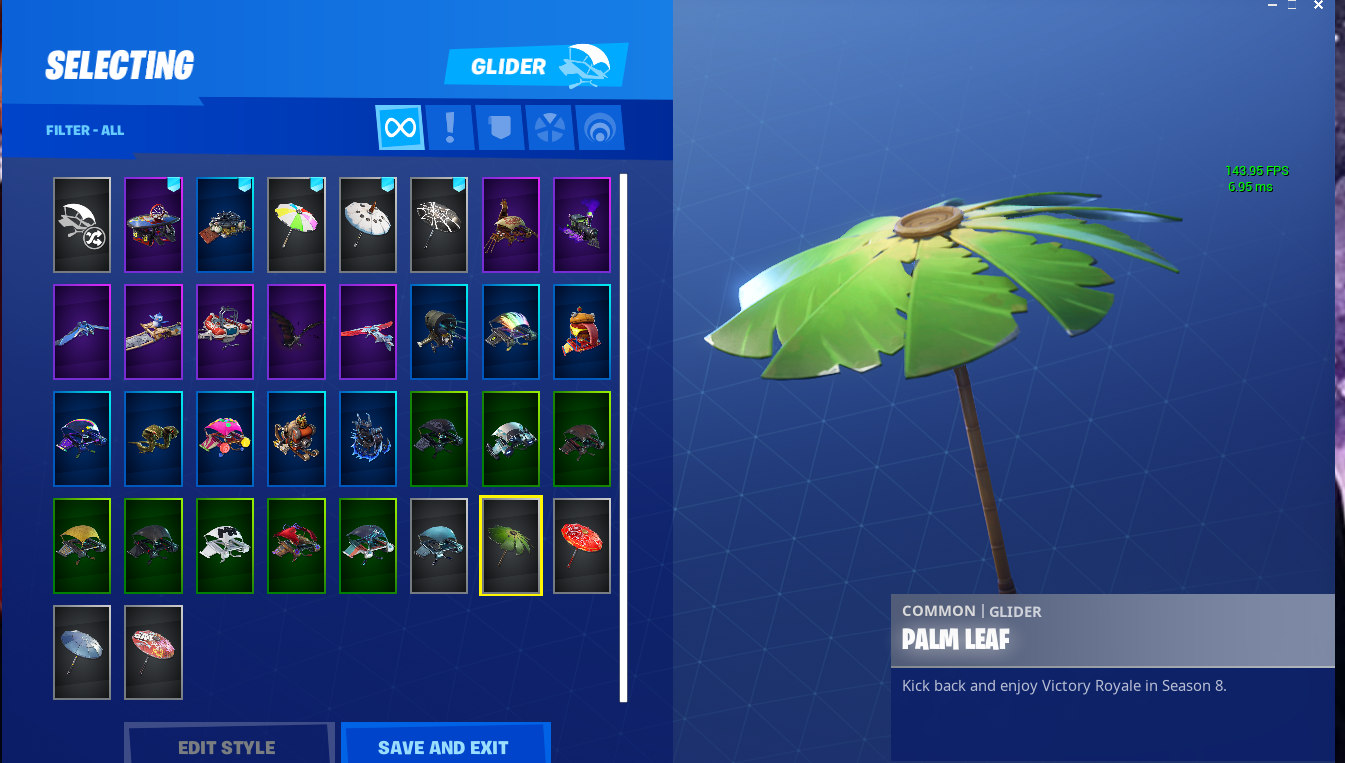The height and width of the screenshot is (763, 1345).
Task: Click the shield filter icon
Action: [x=499, y=127]
